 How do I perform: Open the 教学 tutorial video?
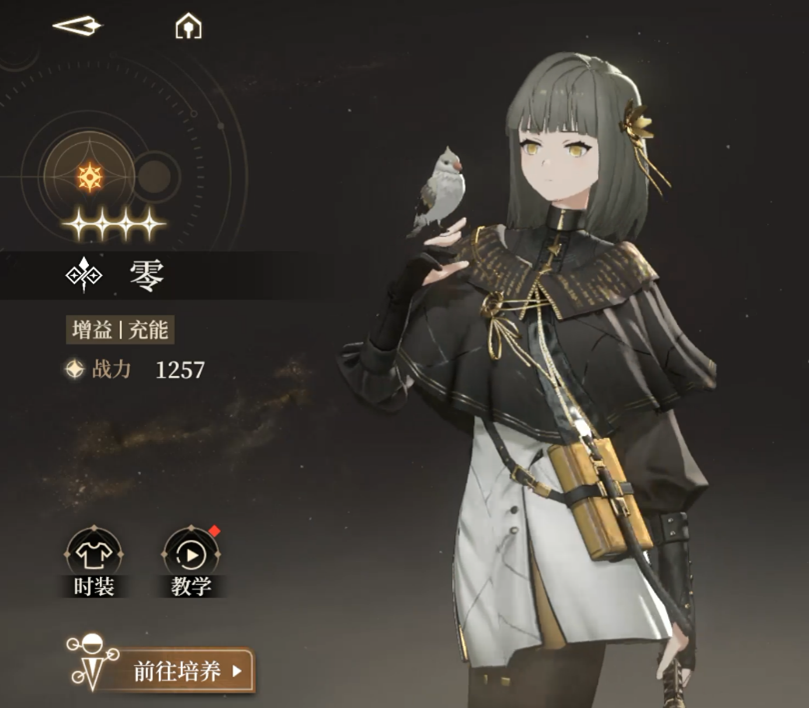[x=190, y=553]
